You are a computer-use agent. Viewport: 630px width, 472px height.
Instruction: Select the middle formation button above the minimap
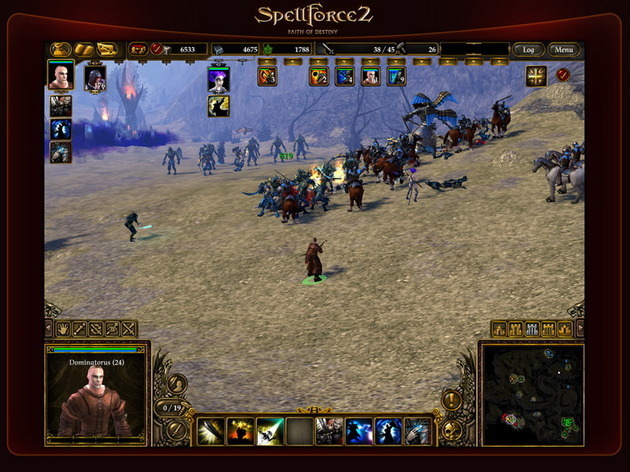tap(532, 328)
